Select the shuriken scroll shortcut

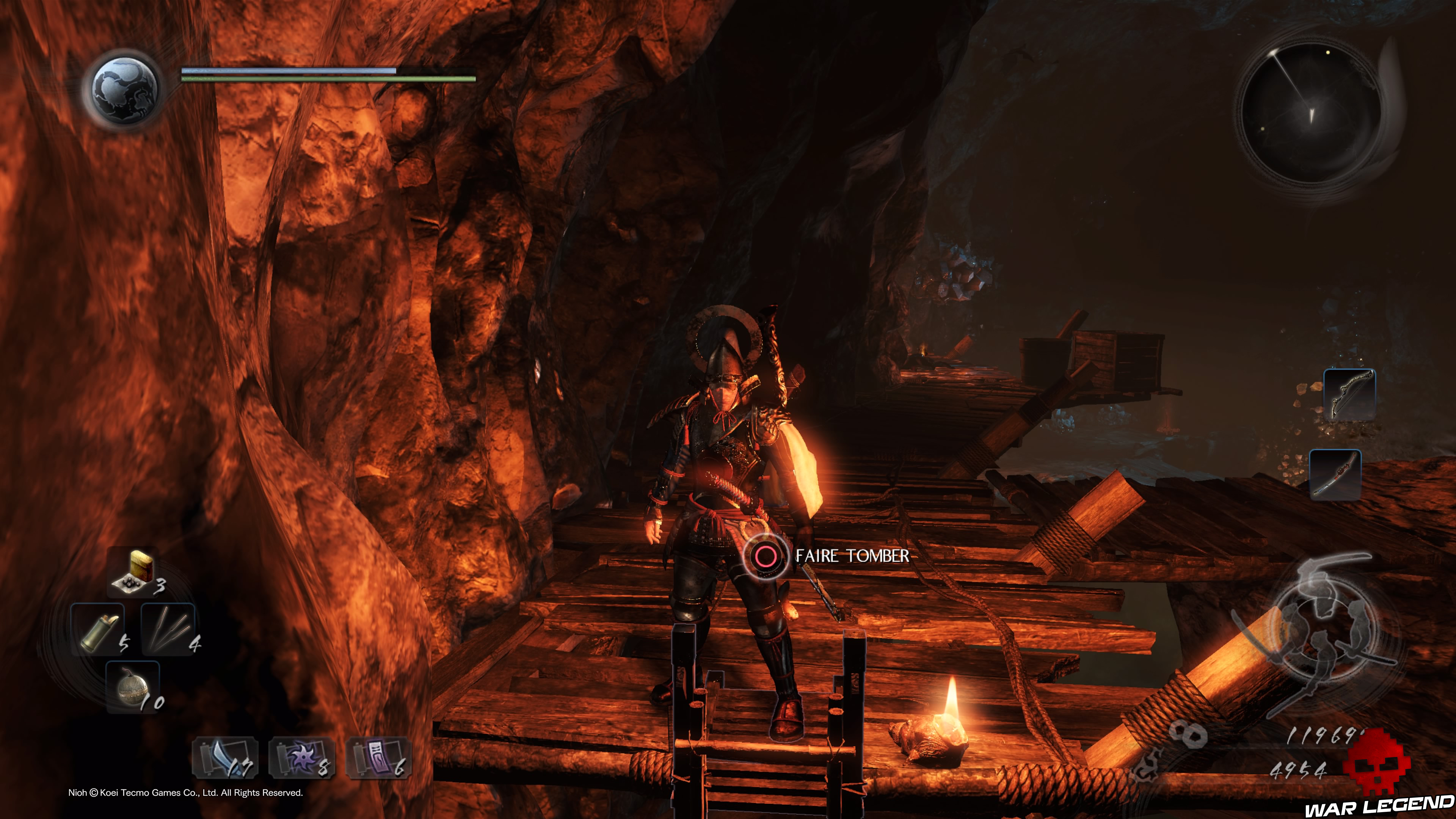point(301,758)
